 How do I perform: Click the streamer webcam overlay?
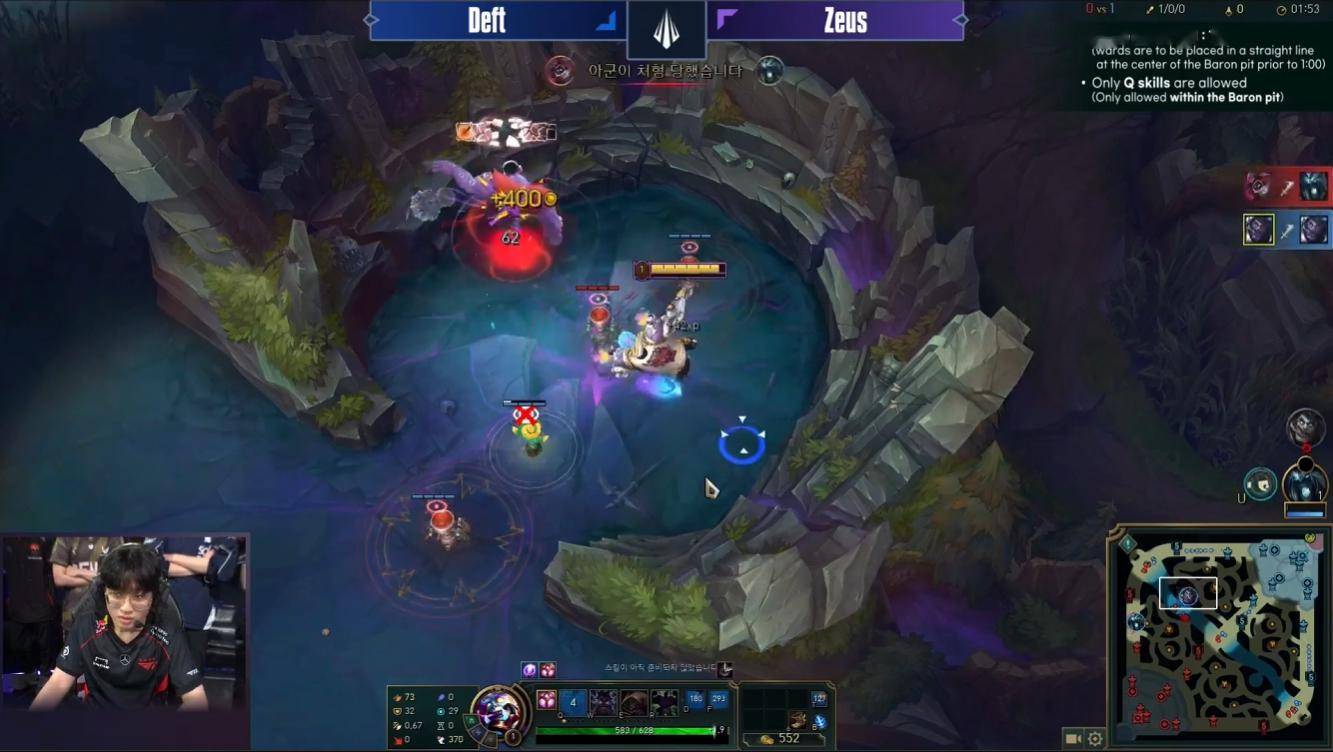pyautogui.click(x=124, y=623)
